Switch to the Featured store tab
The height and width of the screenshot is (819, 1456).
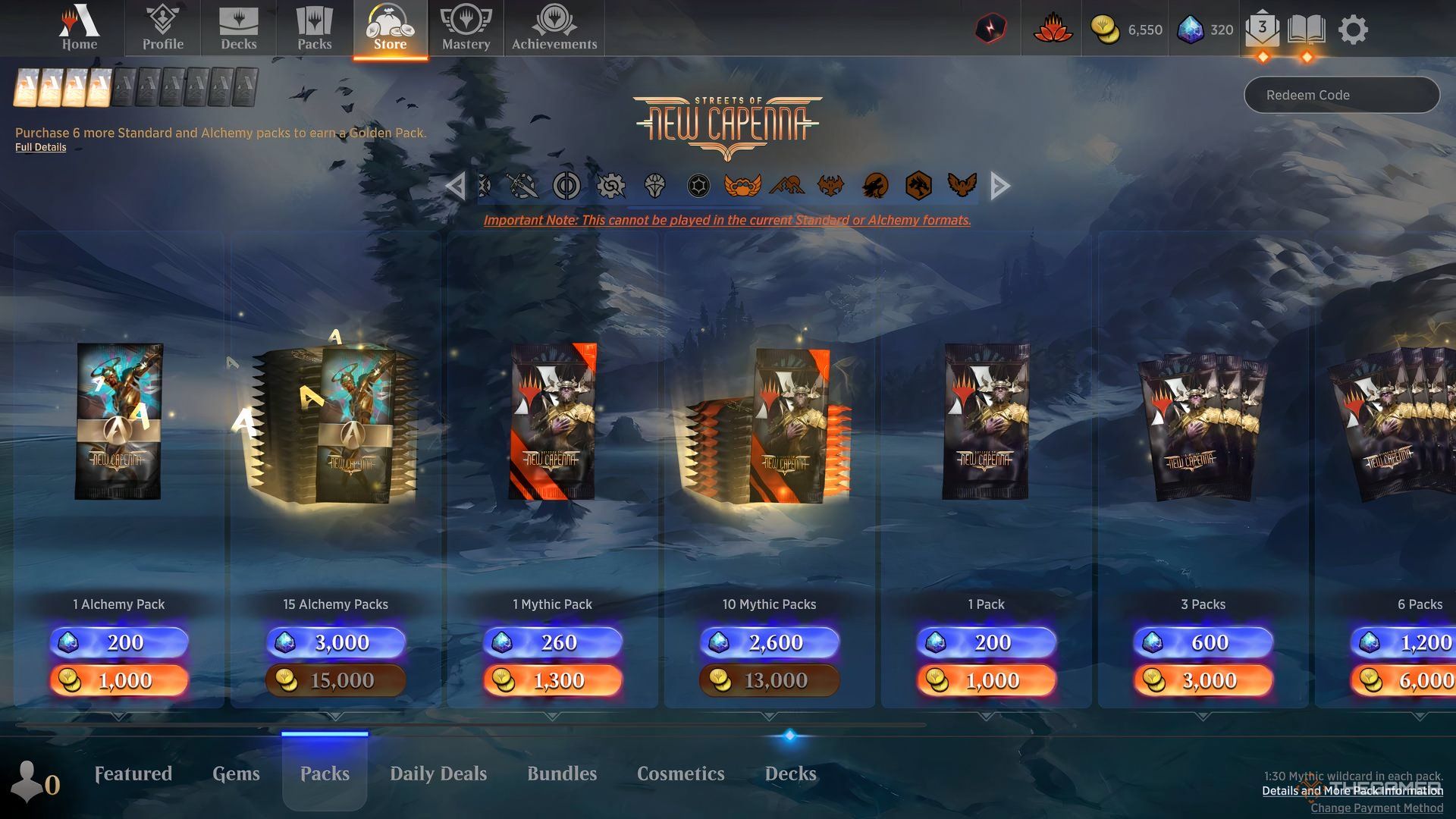[x=133, y=773]
